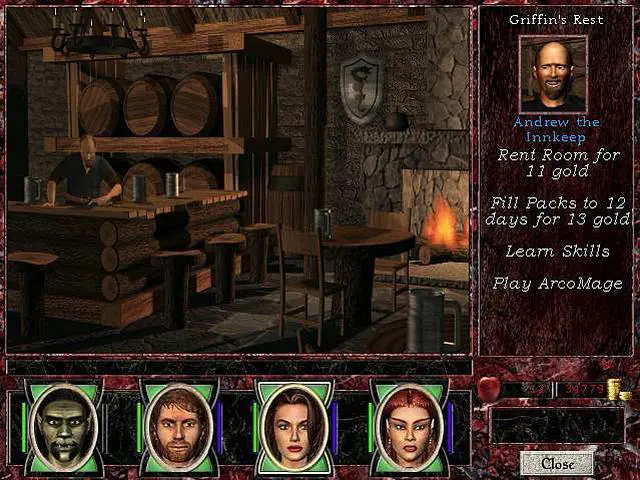Fill packs to 12 days for 13 gold
The width and height of the screenshot is (640, 480).
[559, 210]
